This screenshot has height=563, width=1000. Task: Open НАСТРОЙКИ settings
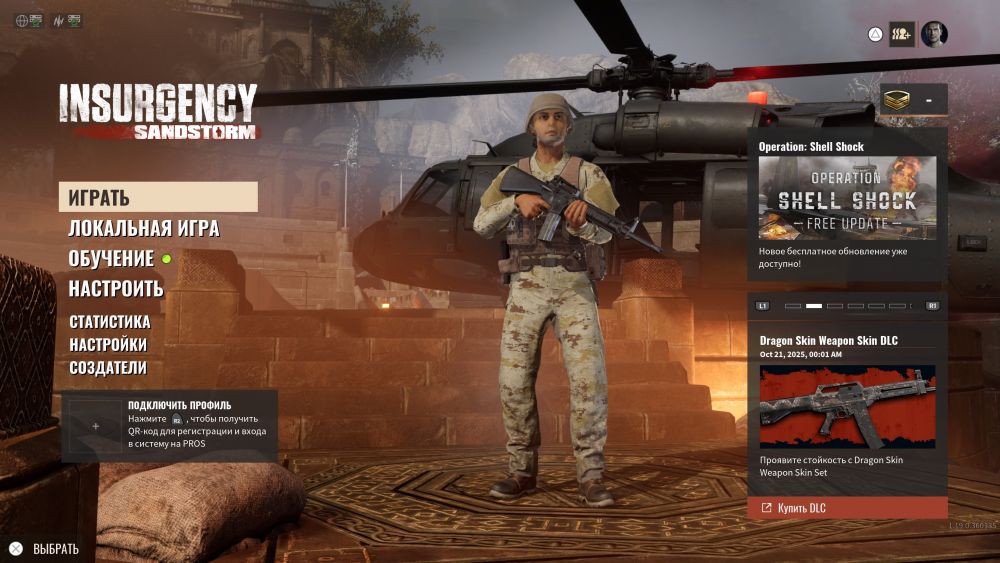(108, 345)
